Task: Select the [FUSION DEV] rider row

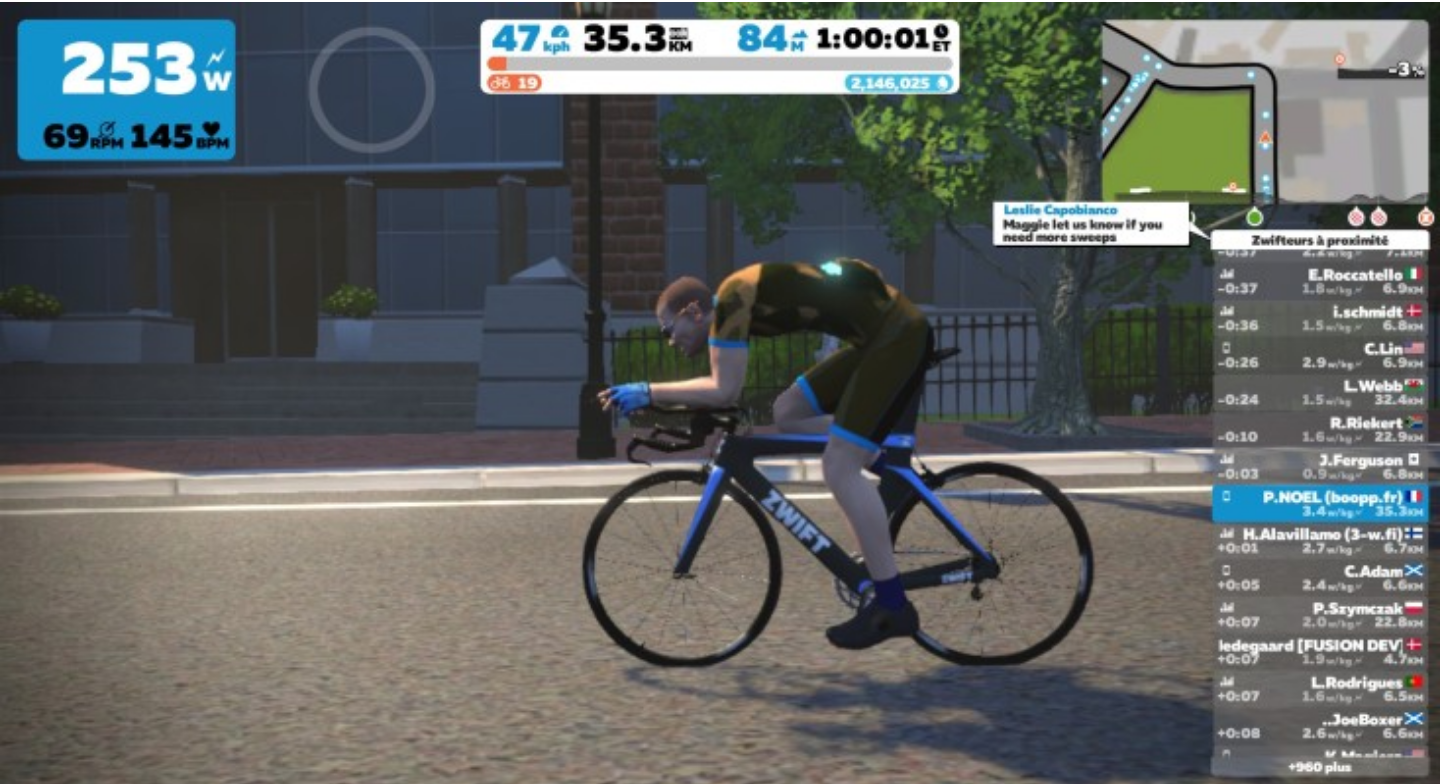Action: coord(1320,651)
